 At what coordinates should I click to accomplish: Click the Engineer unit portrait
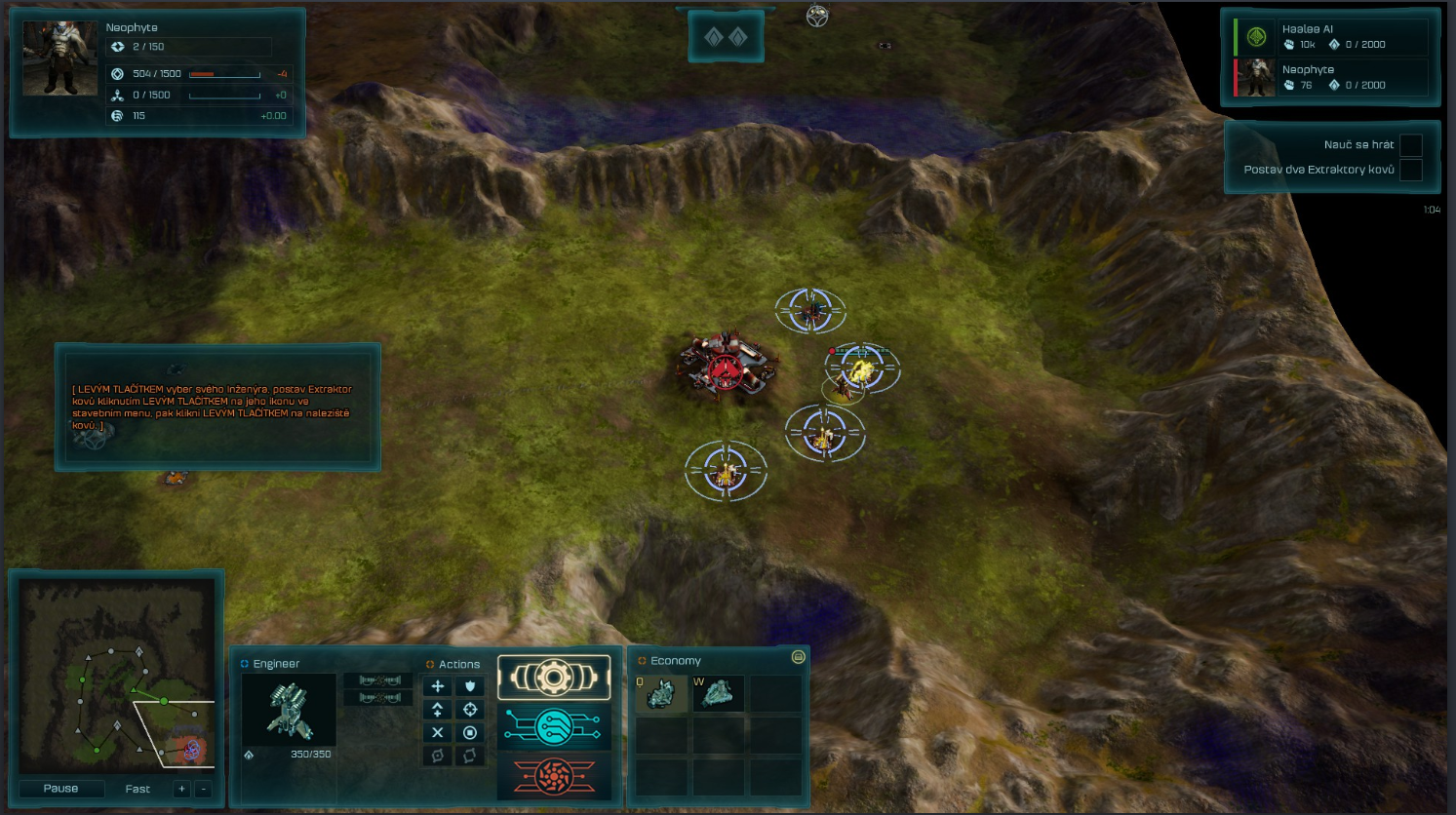pyautogui.click(x=289, y=710)
